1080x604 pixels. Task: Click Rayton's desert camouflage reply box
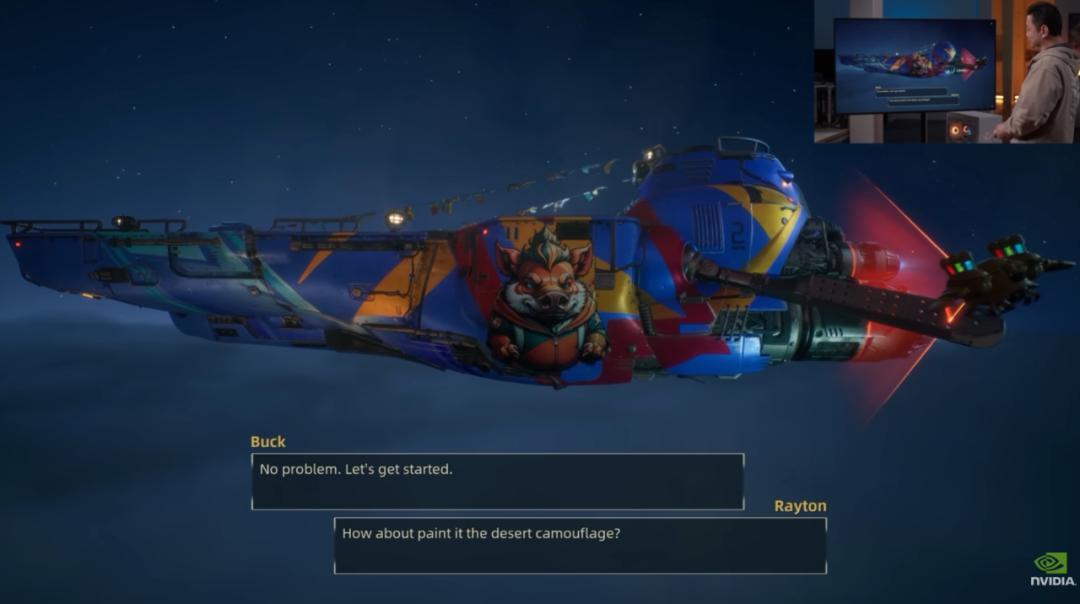(x=580, y=545)
